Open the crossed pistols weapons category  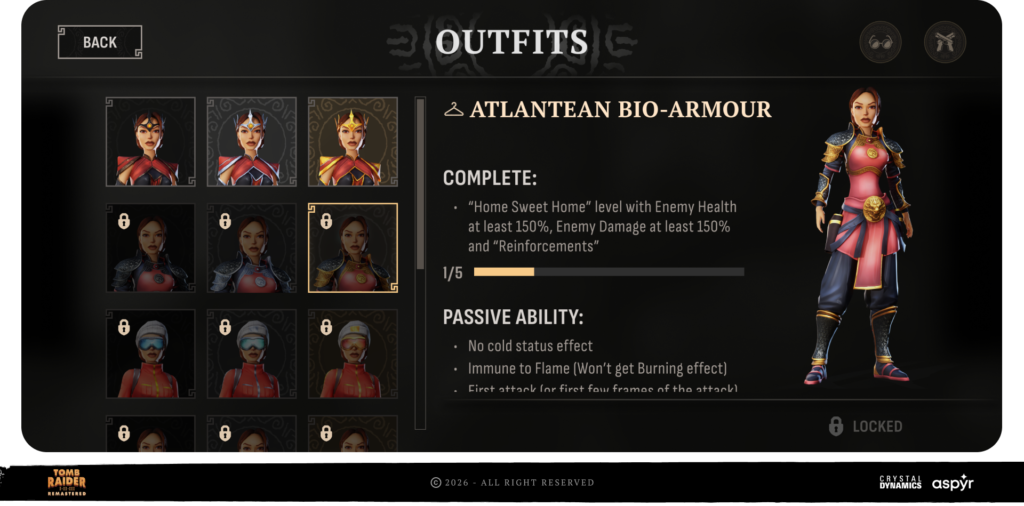pyautogui.click(x=944, y=42)
